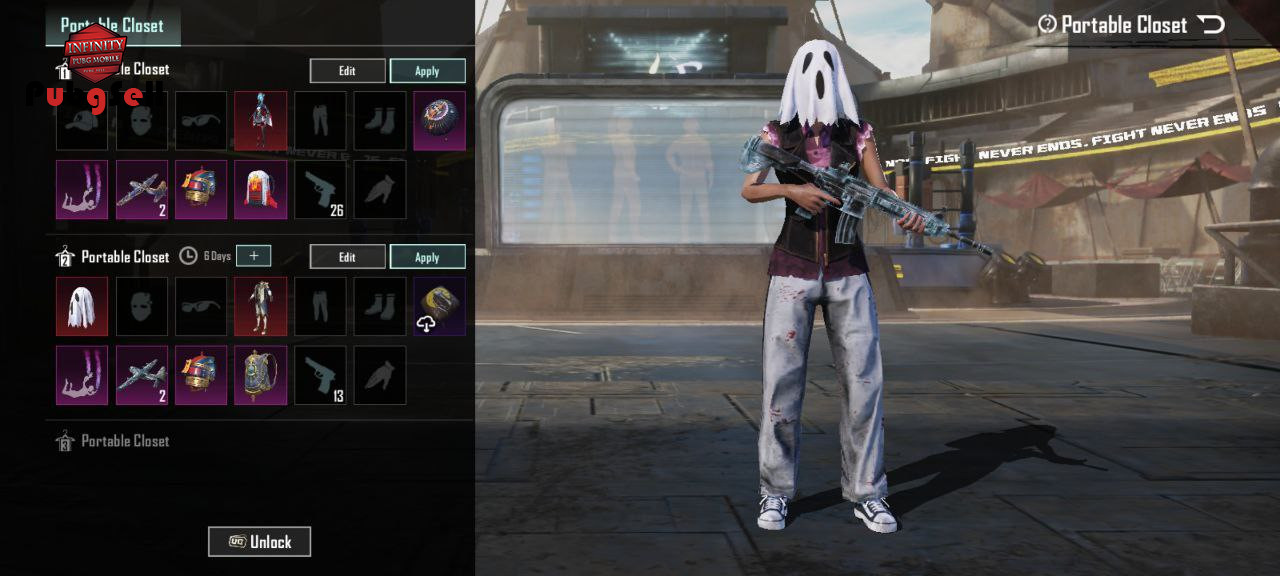Select the white backpack with flames
Viewport: 1280px width, 576px height.
tap(261, 190)
